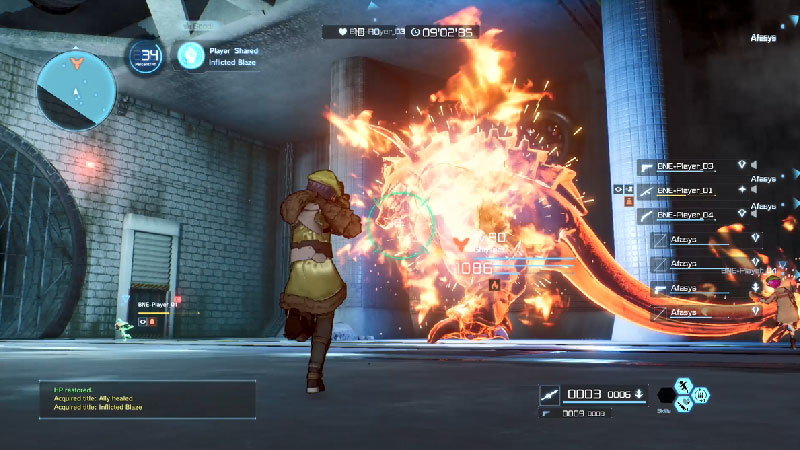The width and height of the screenshot is (800, 450).
Task: Click the level 34 badge
Action: click(146, 56)
